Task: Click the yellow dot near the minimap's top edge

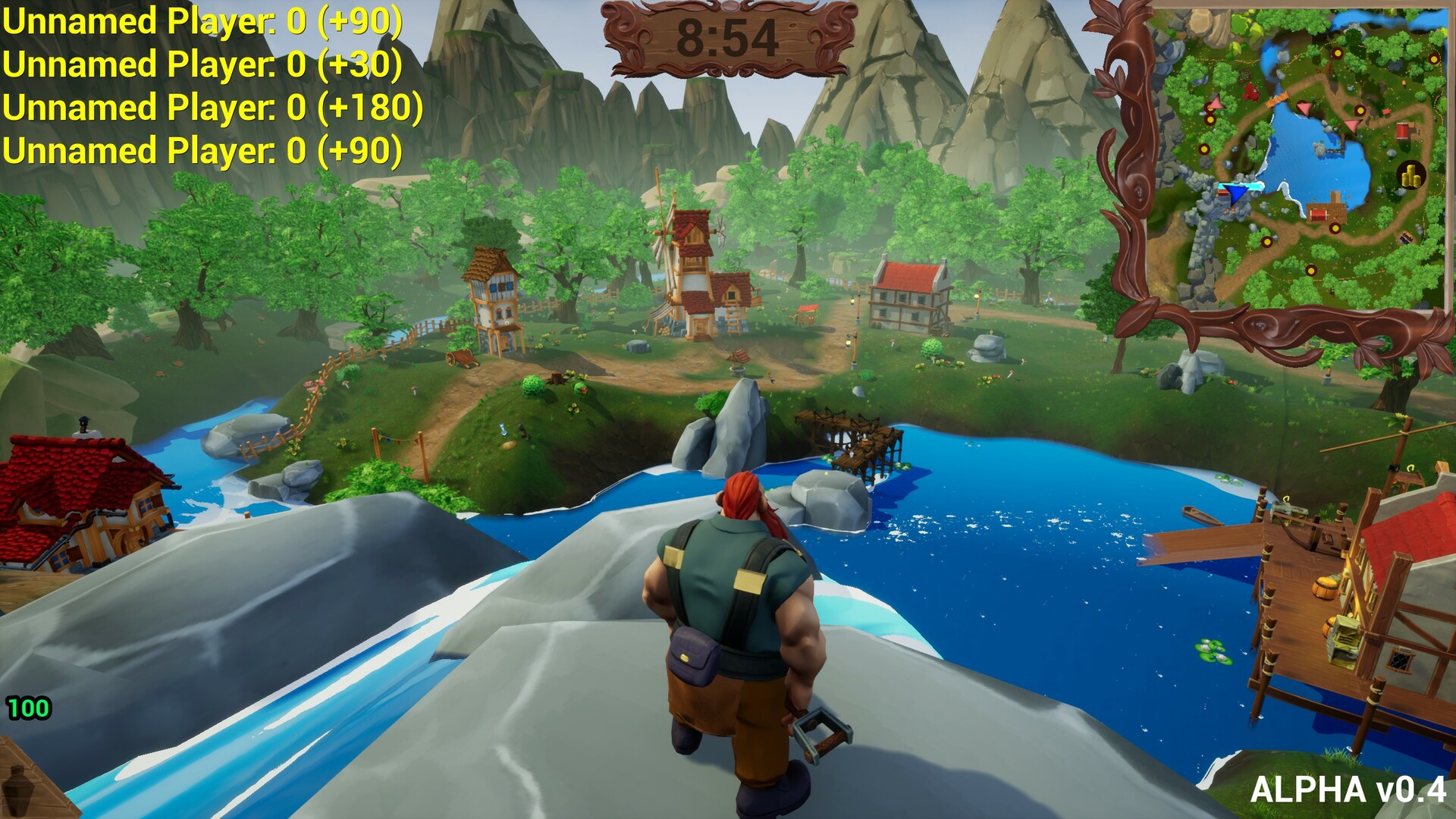Action: point(1336,54)
